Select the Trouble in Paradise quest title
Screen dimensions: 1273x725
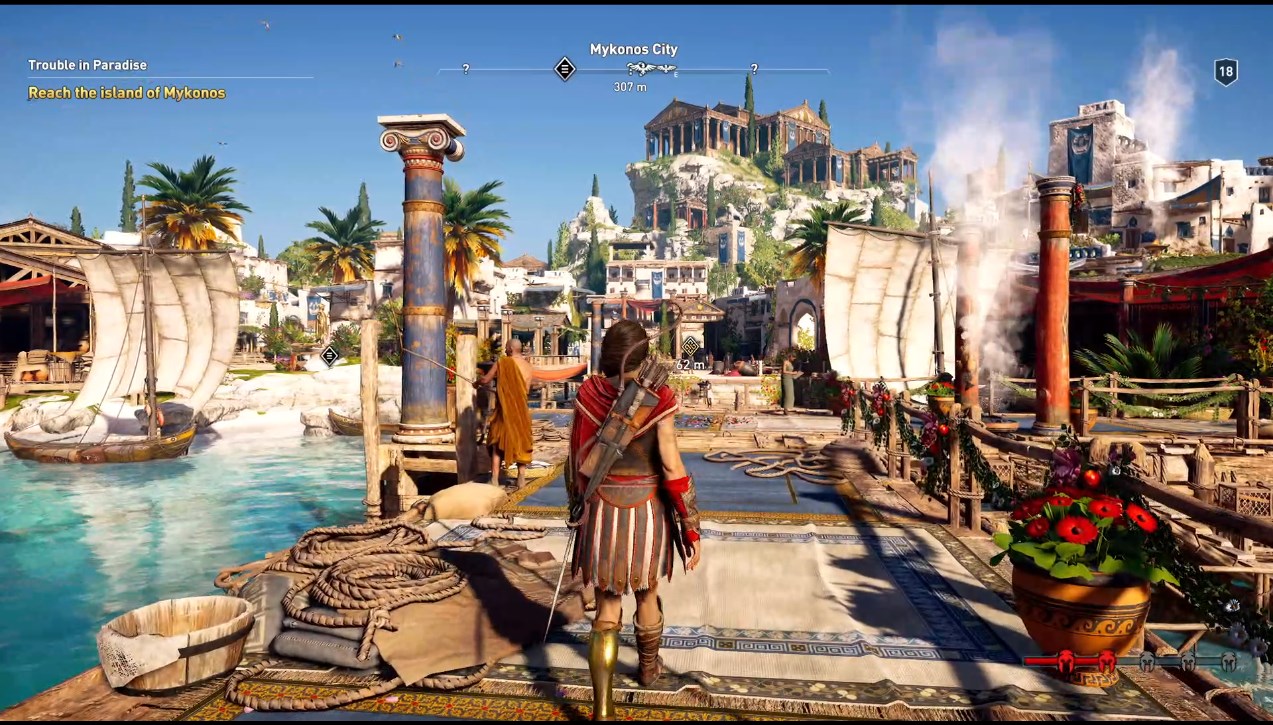coord(87,65)
